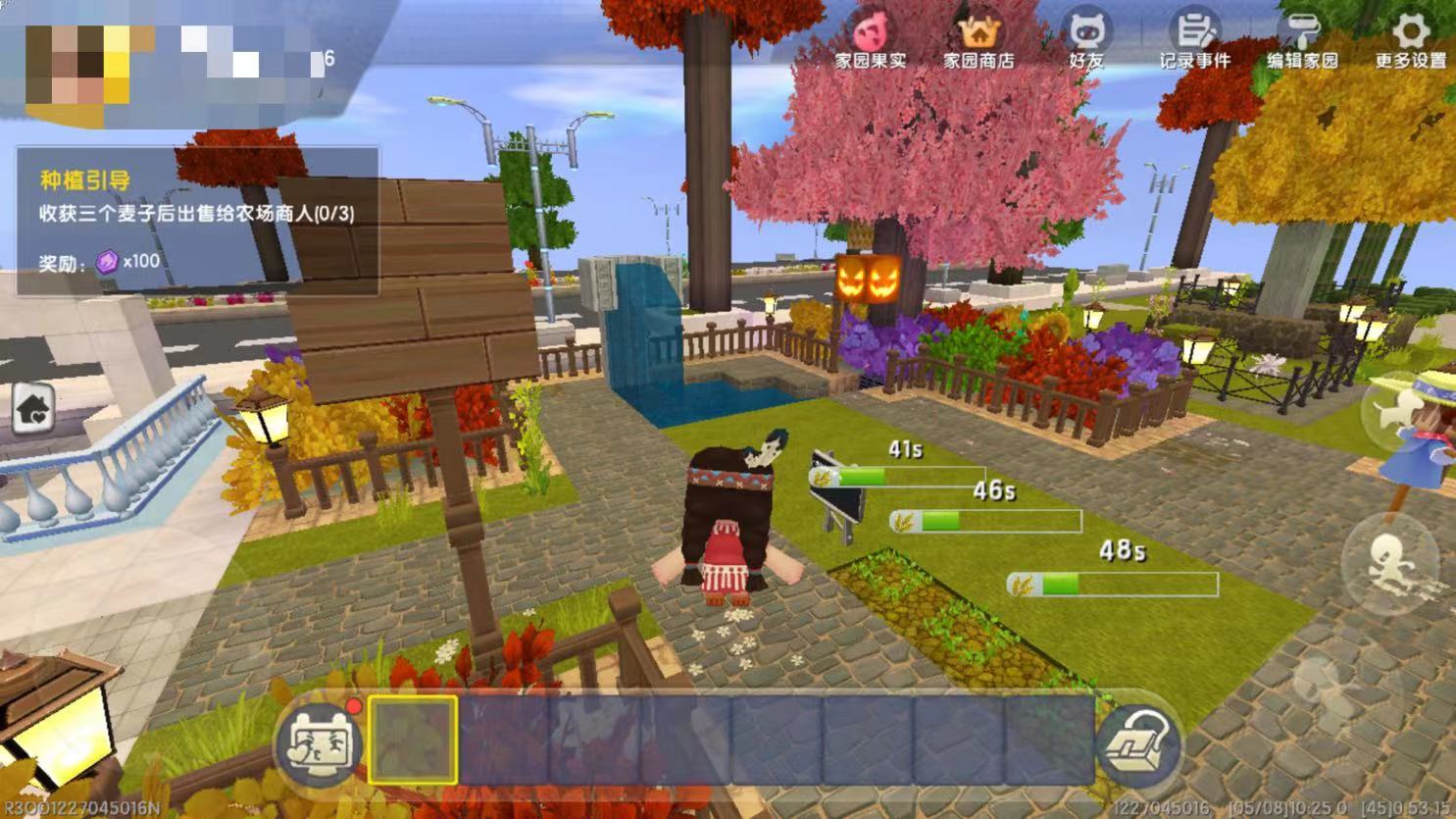This screenshot has width=1456, height=819.
Task: Tap the winking face emote button
Action: click(319, 742)
